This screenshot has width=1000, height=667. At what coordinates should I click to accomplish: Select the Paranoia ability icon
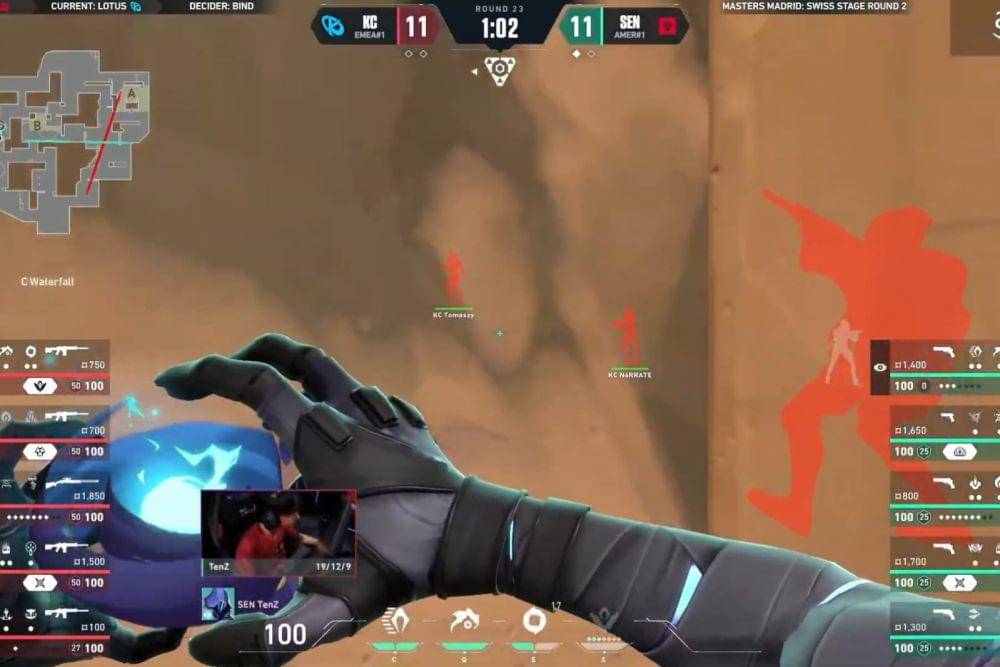[463, 622]
